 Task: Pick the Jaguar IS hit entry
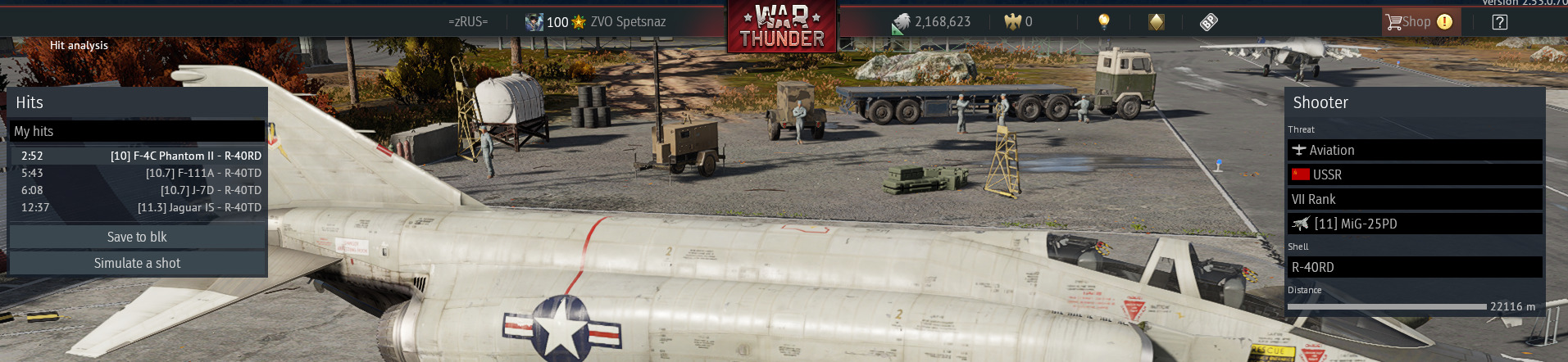(138, 207)
